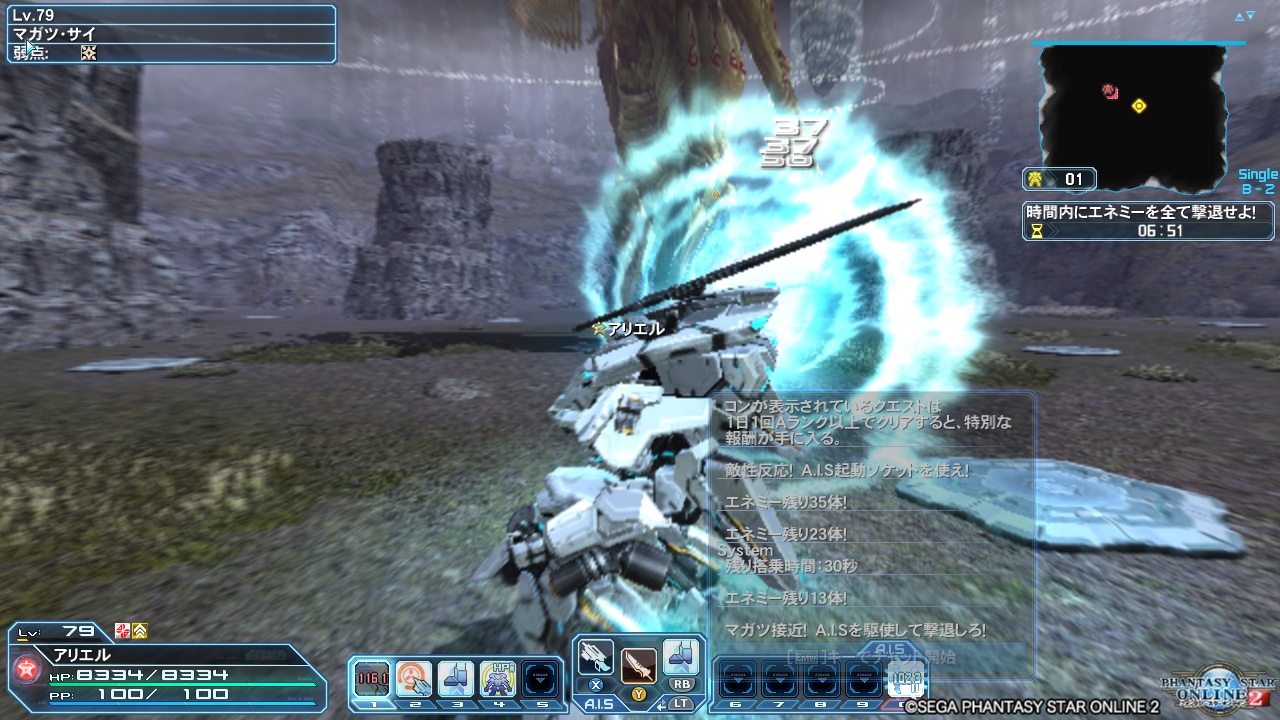Activate the HP restore mech skill
The height and width of the screenshot is (720, 1280).
[x=498, y=679]
